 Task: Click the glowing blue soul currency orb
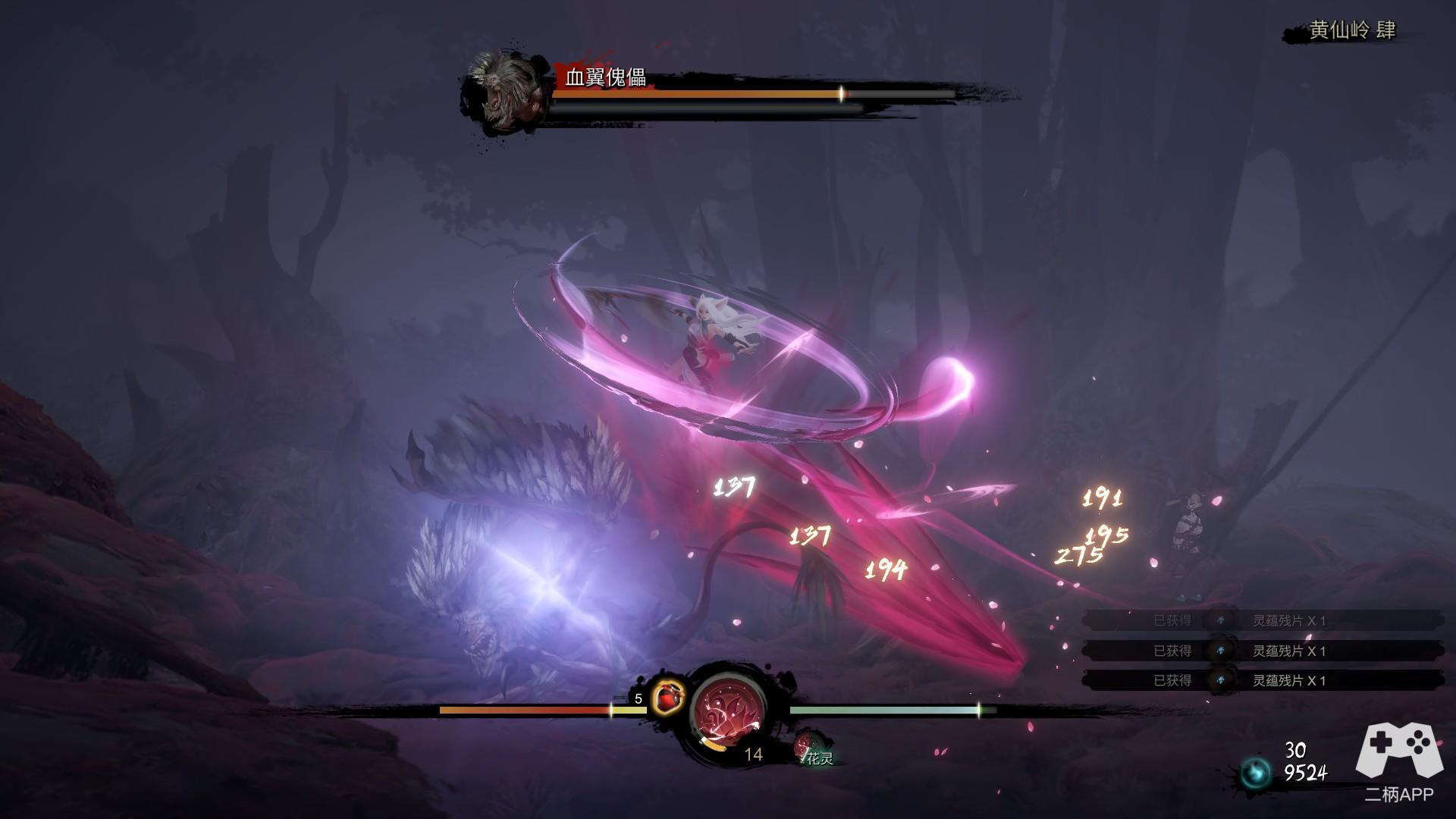coord(1256,773)
